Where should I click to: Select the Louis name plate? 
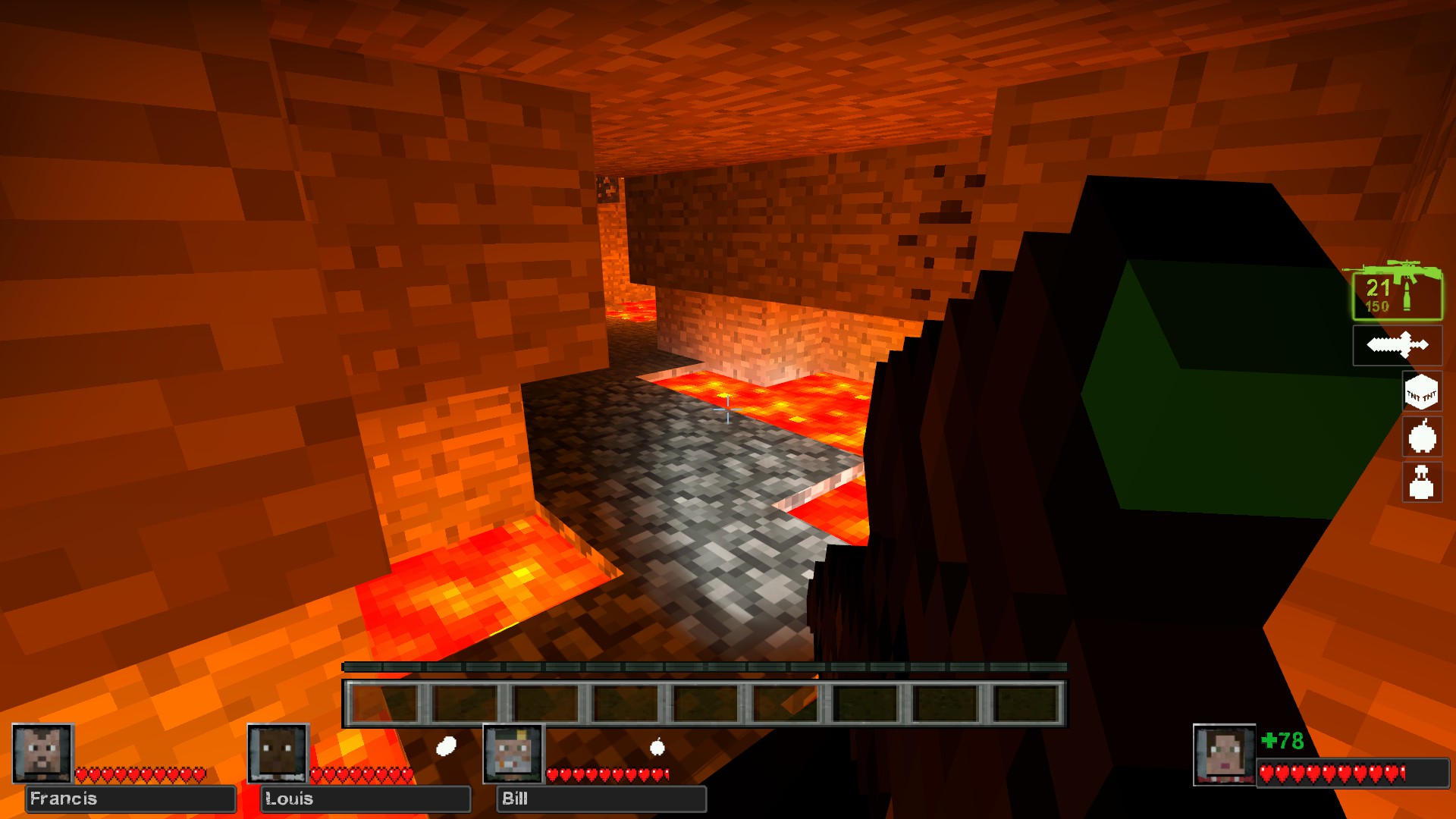point(366,799)
